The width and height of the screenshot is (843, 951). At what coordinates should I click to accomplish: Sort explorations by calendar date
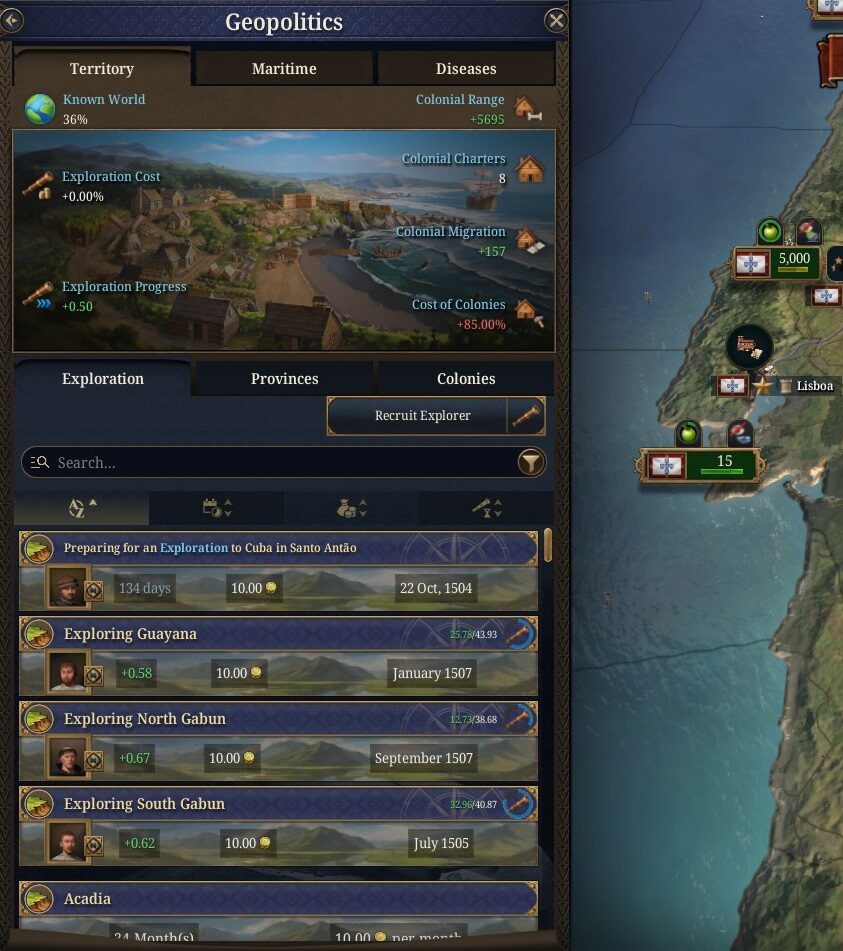coord(217,508)
